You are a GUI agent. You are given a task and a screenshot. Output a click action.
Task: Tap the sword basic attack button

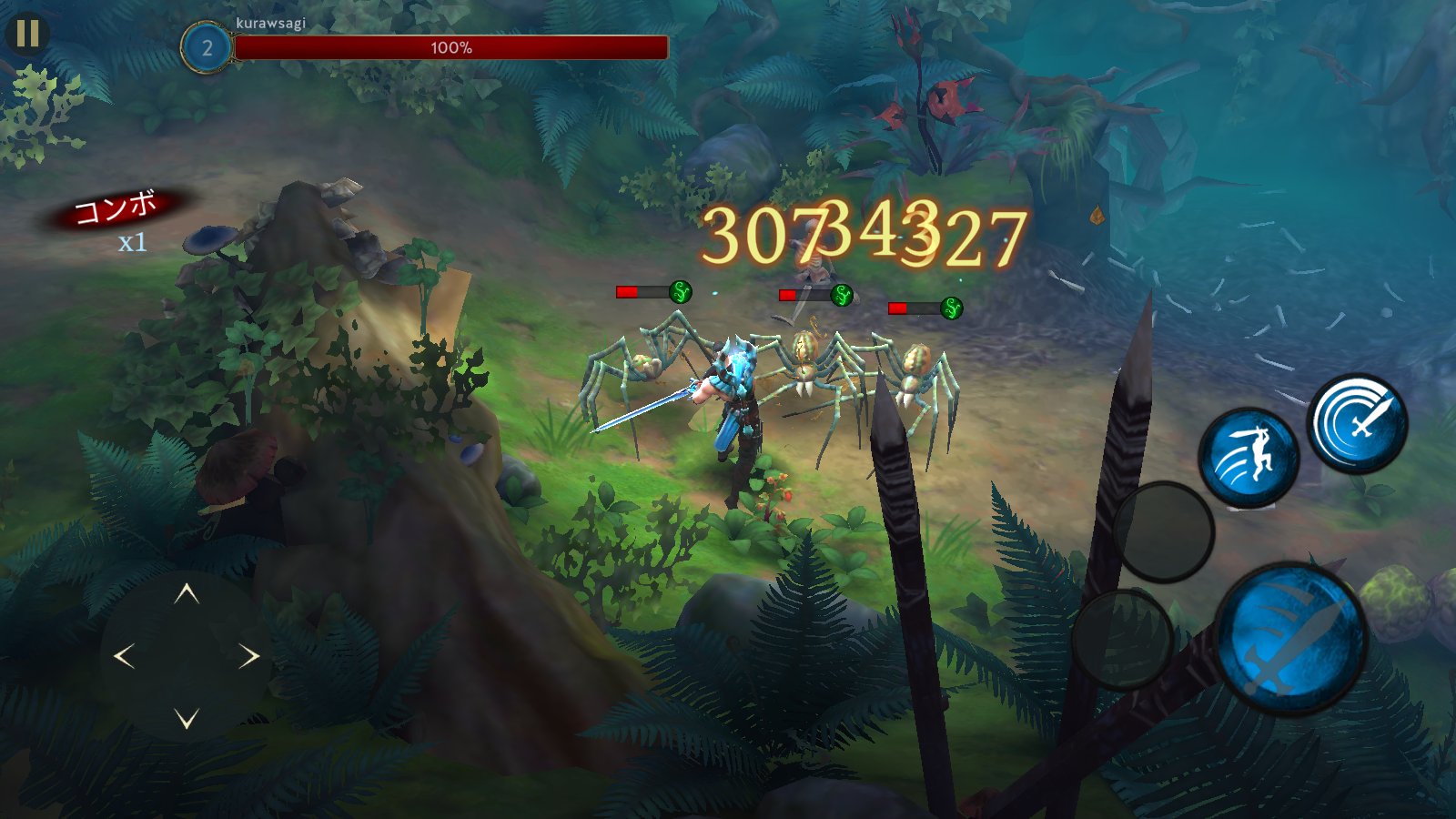[1291, 639]
